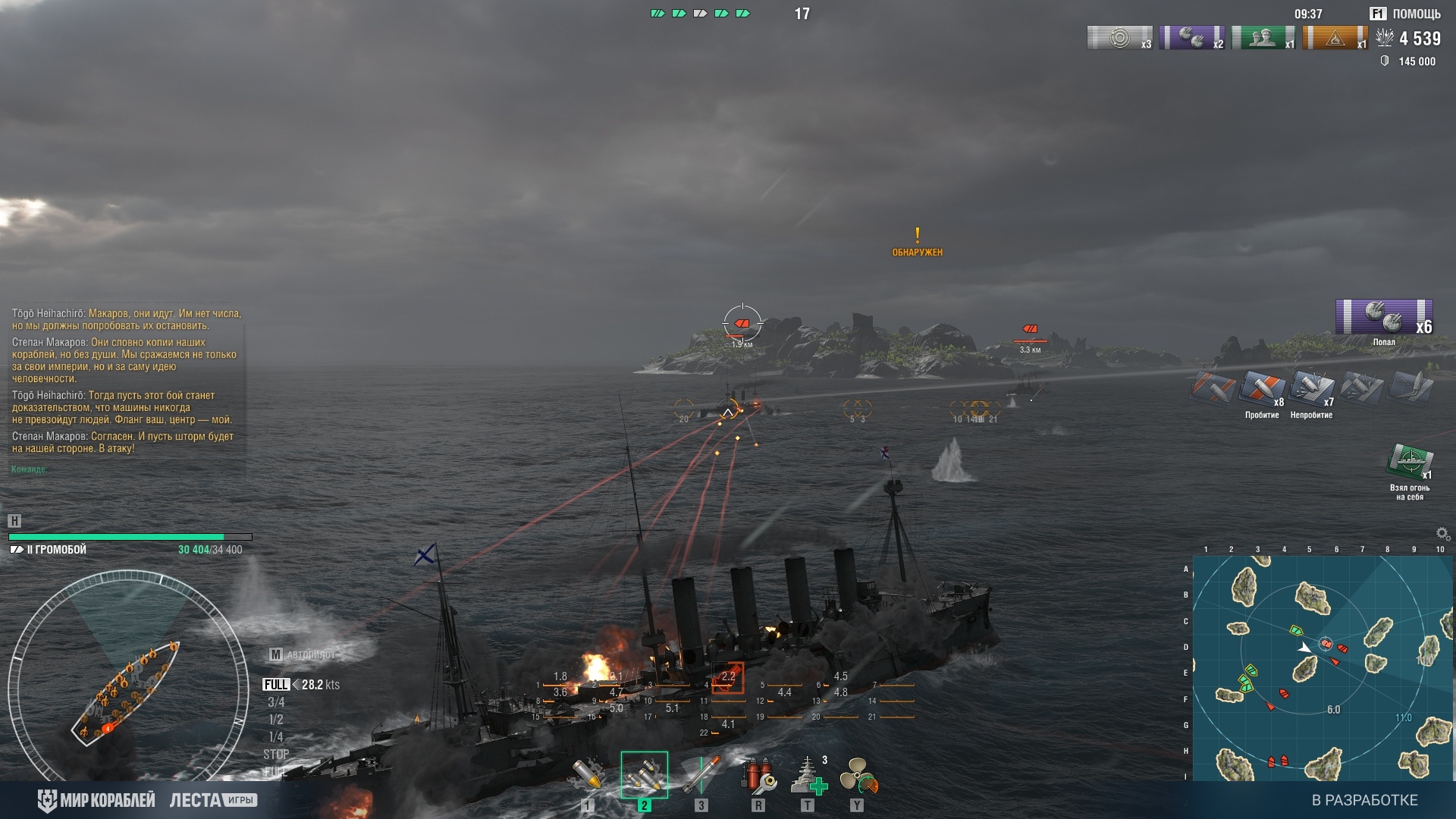
Task: Set the engine telegraph to STOP
Action: pos(276,755)
